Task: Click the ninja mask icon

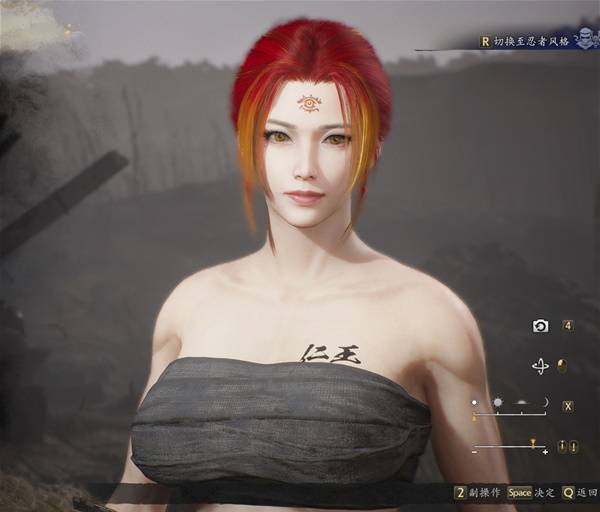Action: (x=586, y=40)
